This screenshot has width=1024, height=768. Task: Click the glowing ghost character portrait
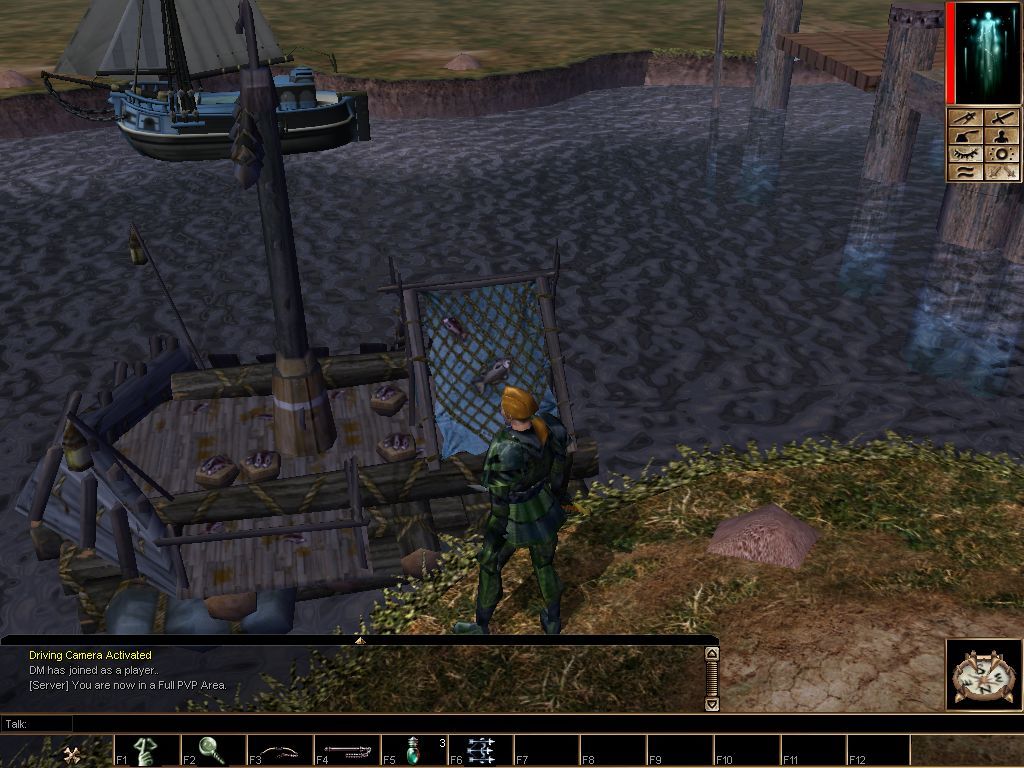984,53
